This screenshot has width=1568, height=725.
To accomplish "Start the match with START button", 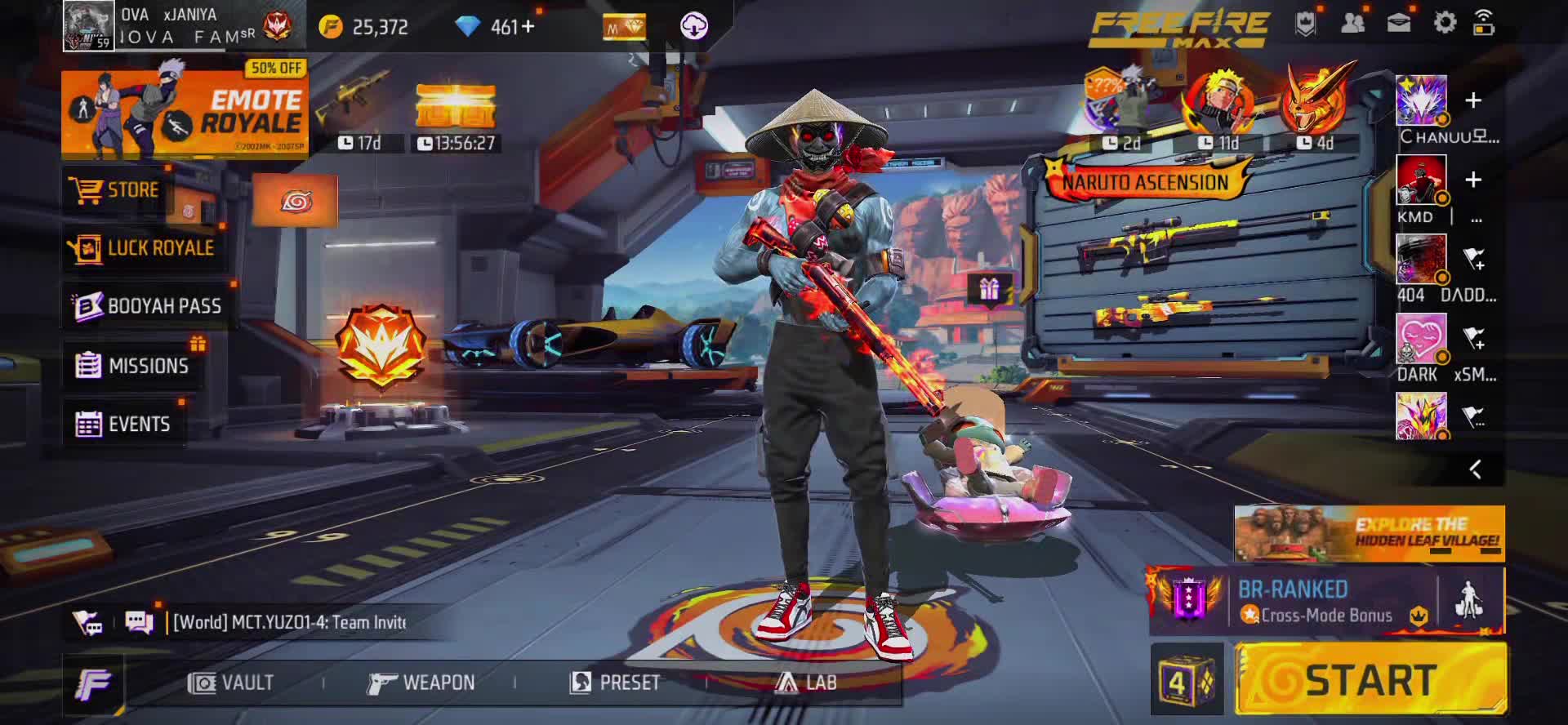I will (1370, 680).
